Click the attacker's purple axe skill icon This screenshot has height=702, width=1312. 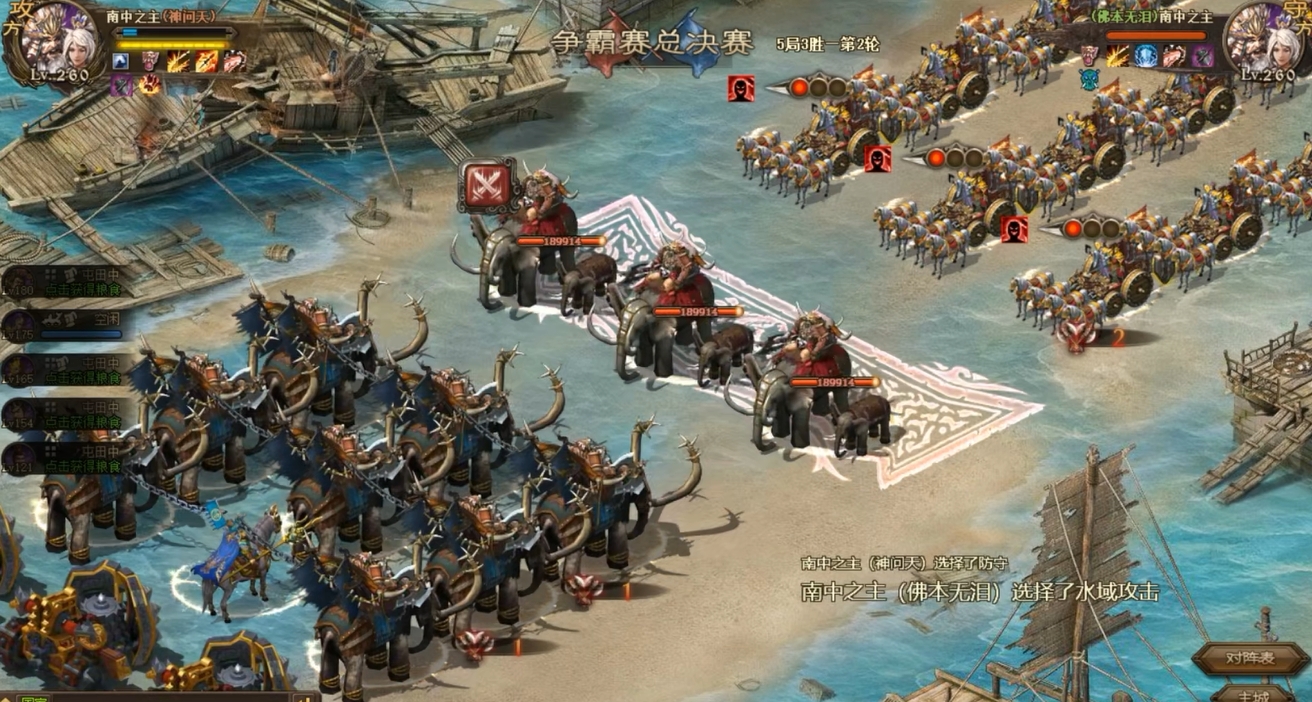pyautogui.click(x=122, y=86)
